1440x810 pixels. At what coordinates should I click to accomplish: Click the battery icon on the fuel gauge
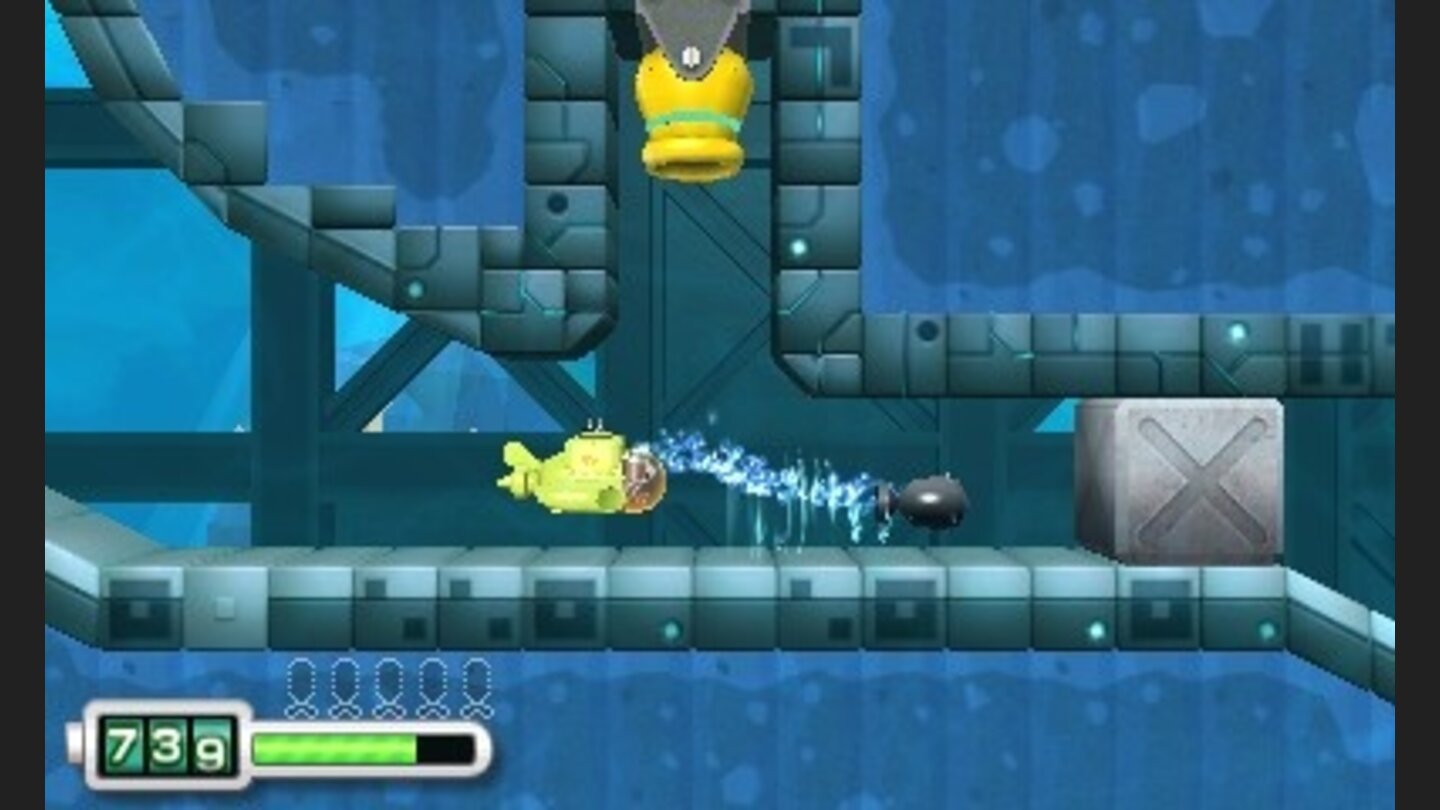[75, 743]
